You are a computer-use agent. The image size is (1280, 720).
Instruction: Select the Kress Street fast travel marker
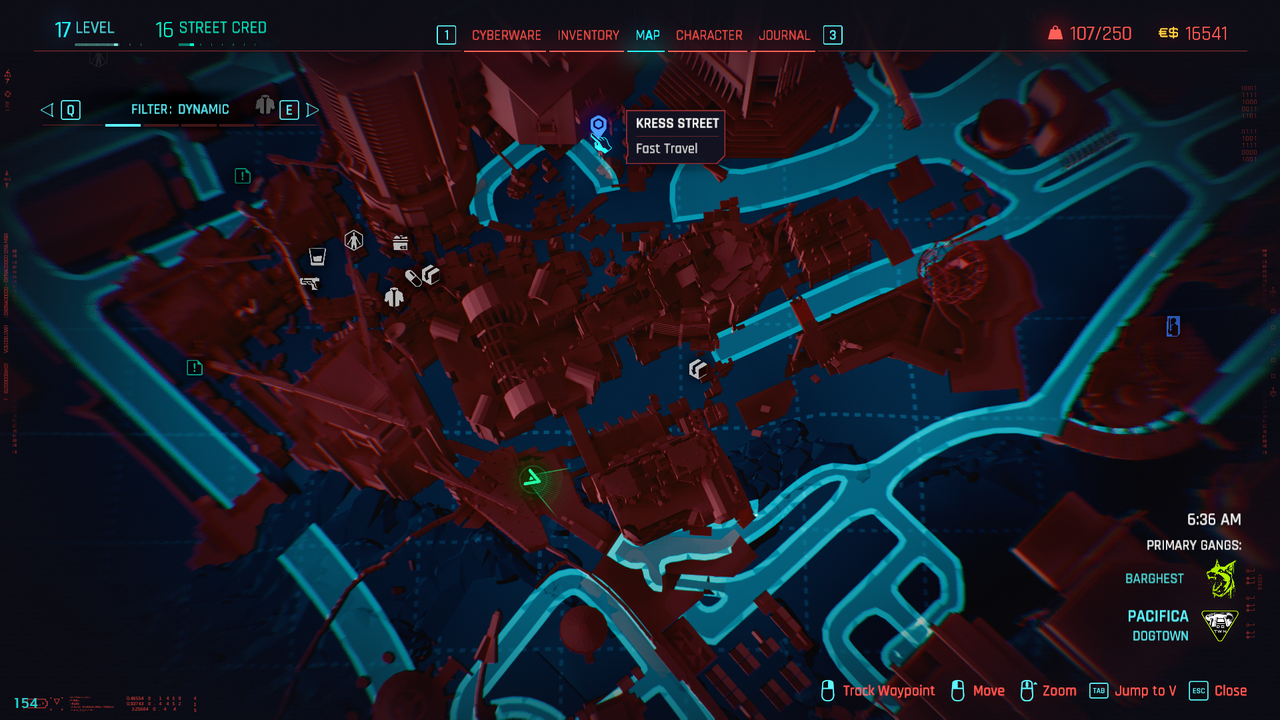tap(599, 125)
